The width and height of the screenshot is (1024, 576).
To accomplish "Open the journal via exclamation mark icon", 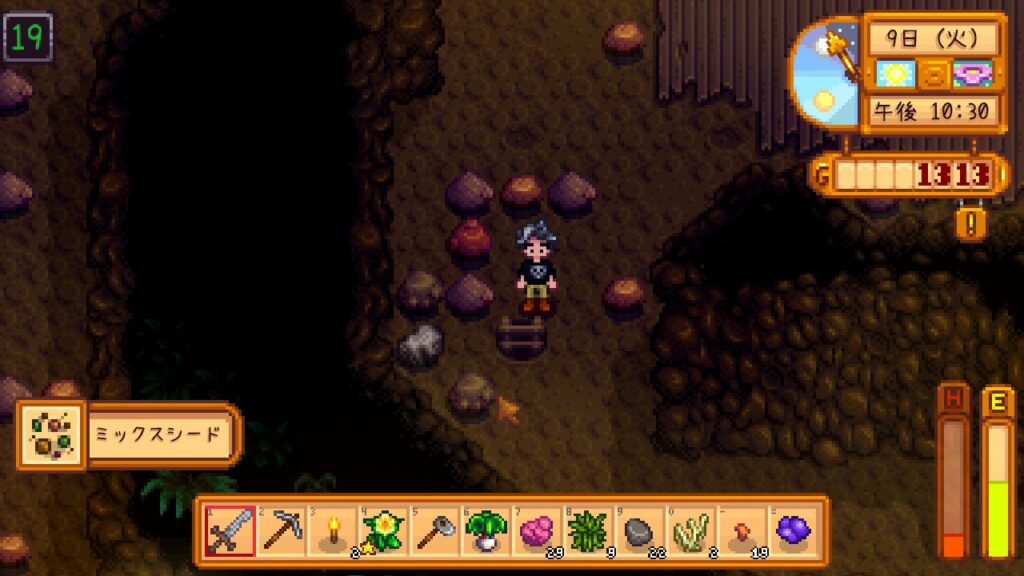I will pyautogui.click(x=969, y=220).
